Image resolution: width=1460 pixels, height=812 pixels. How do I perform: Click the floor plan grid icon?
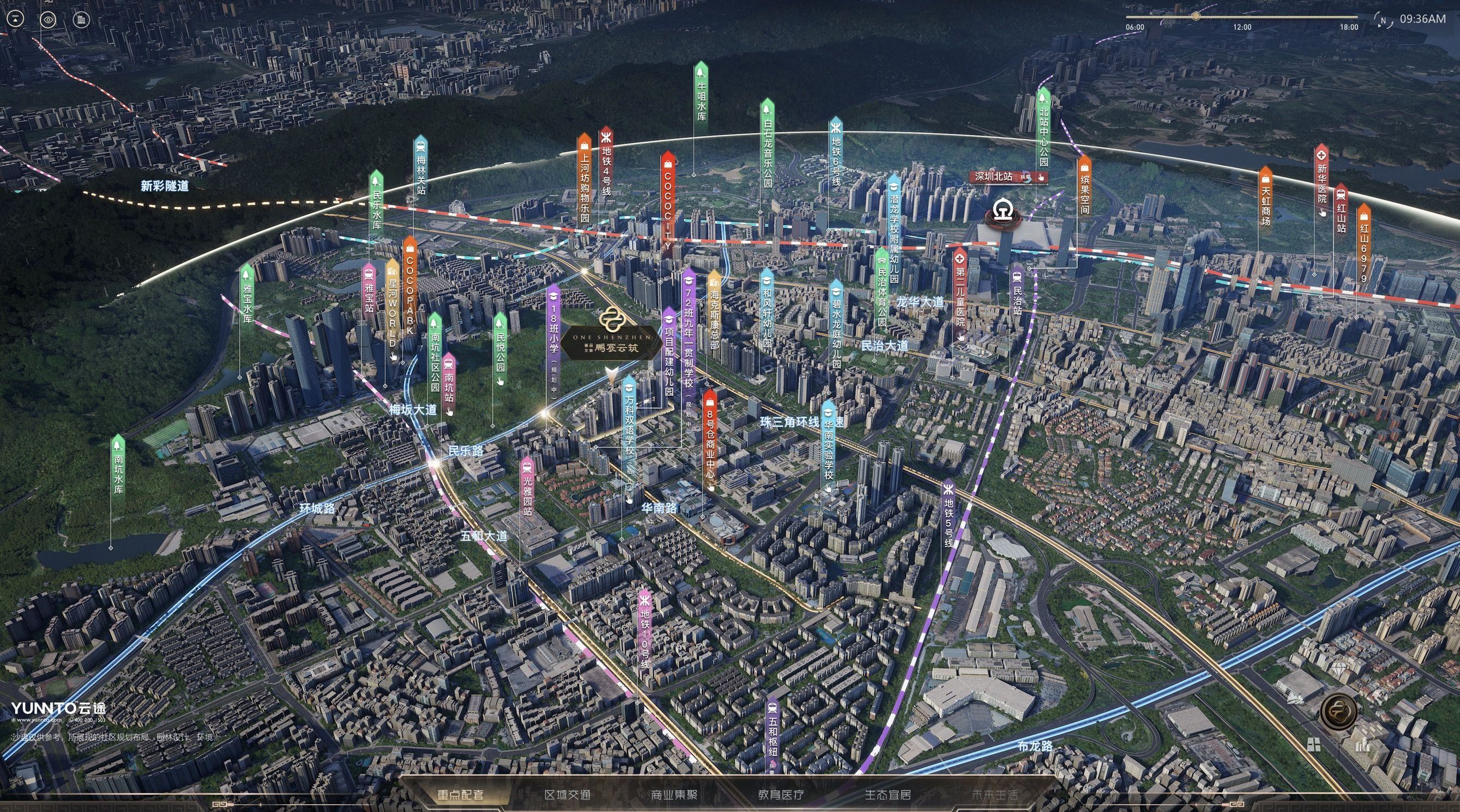click(1314, 744)
